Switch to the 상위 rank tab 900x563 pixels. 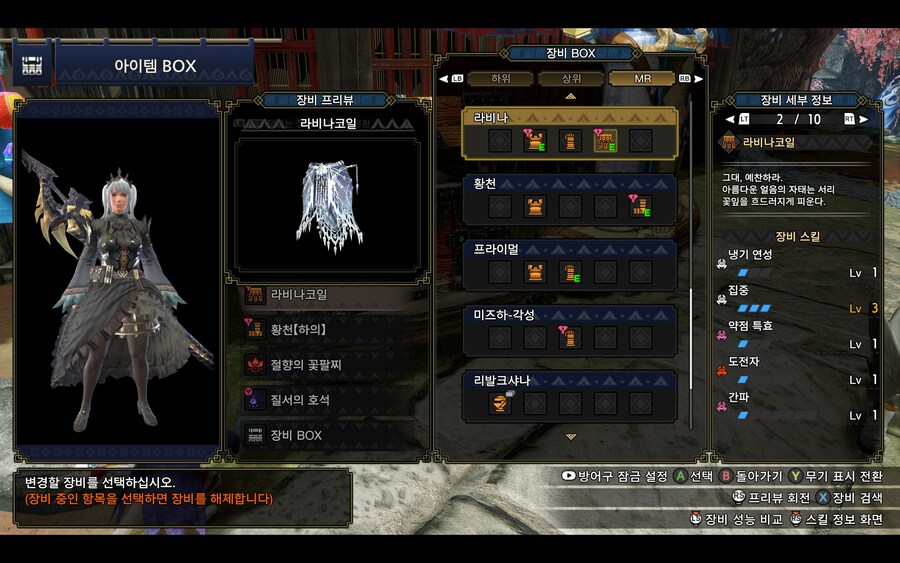(571, 78)
